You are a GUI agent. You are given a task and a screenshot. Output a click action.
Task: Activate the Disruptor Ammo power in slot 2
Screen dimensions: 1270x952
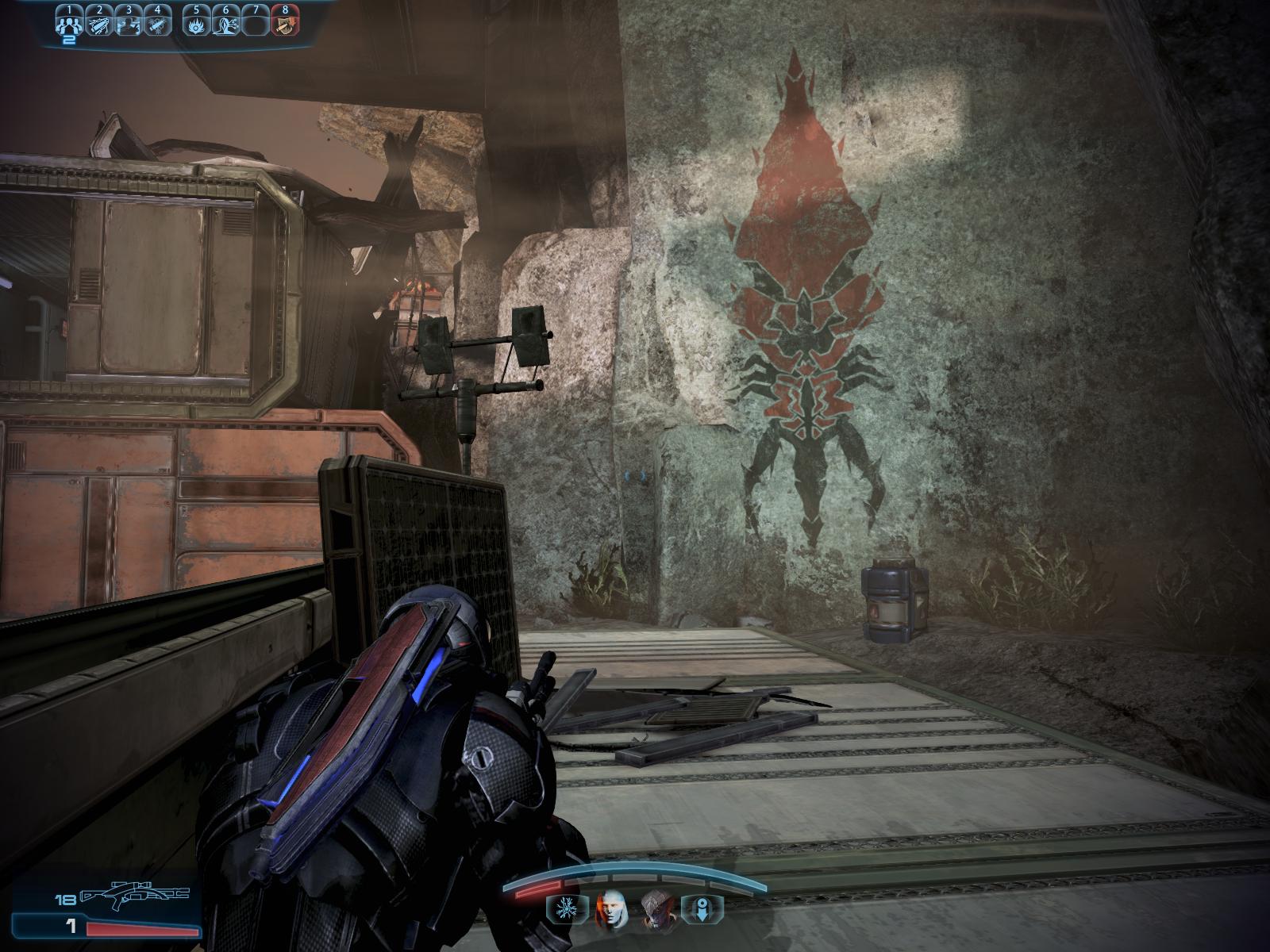tap(99, 24)
